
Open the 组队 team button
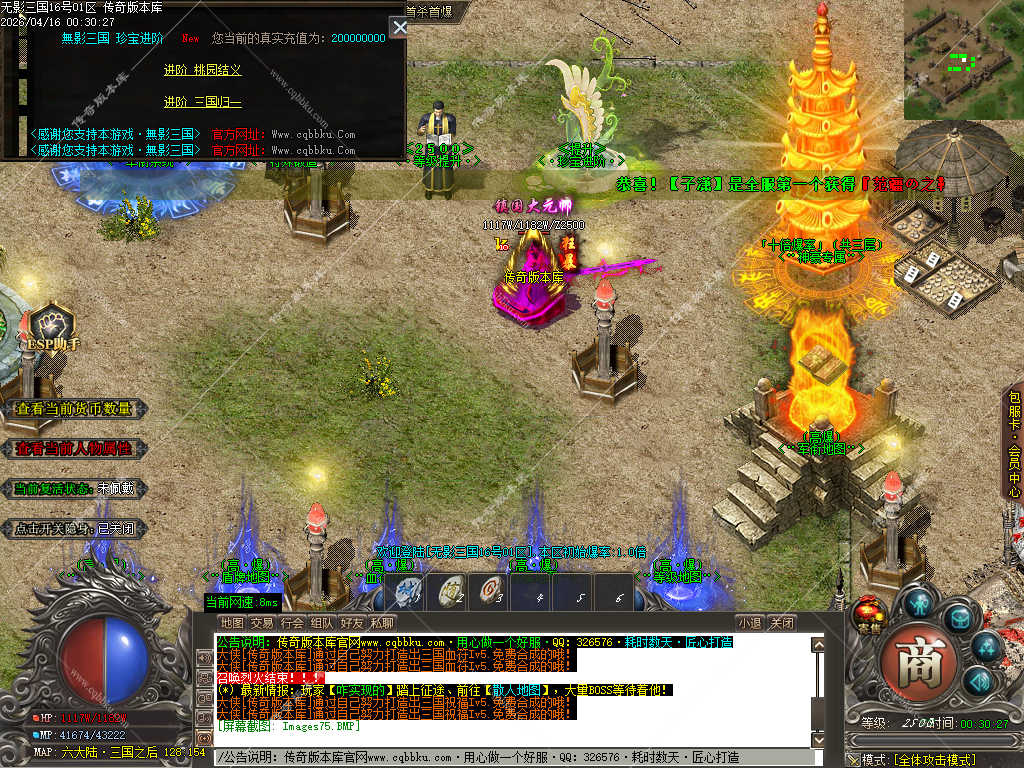point(322,623)
